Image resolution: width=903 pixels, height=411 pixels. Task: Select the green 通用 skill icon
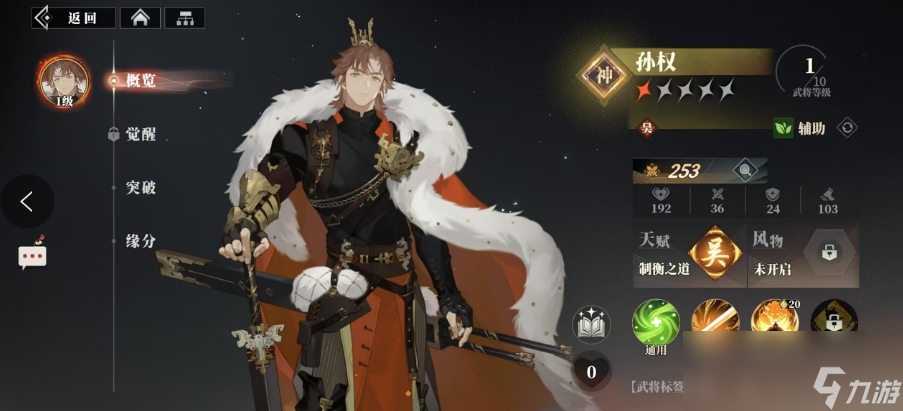[x=655, y=322]
